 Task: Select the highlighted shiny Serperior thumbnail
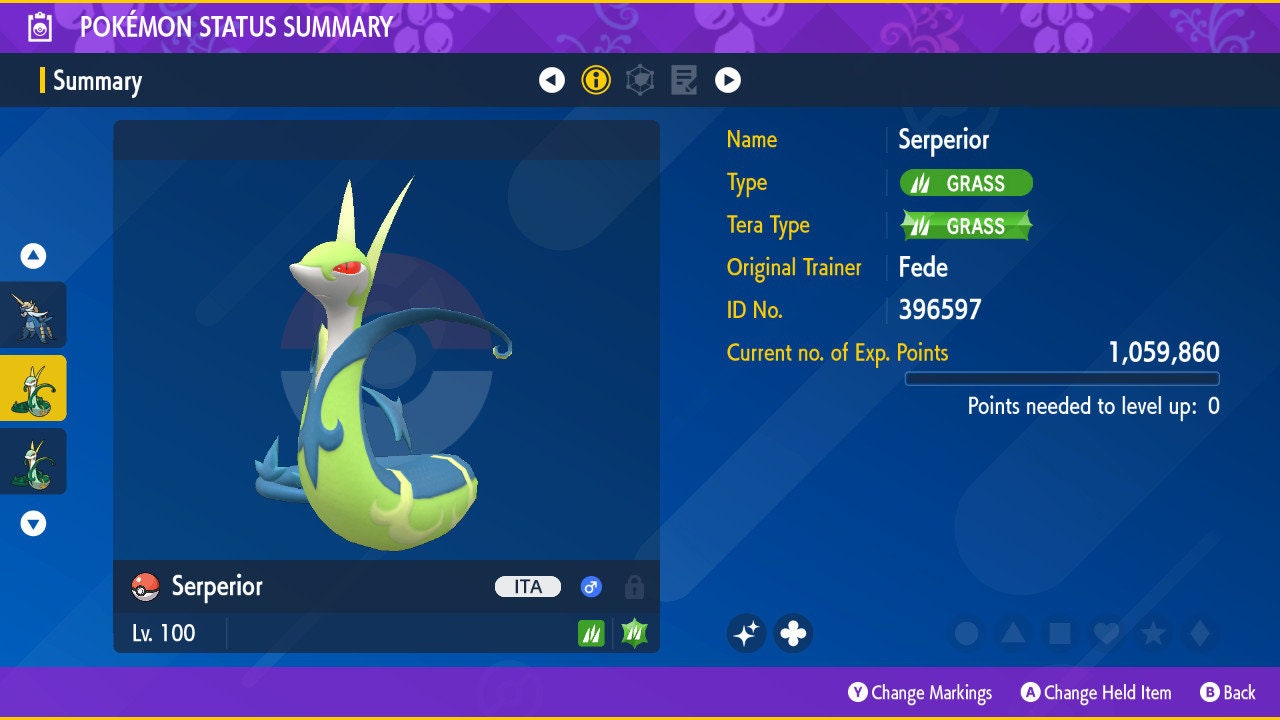(x=33, y=388)
